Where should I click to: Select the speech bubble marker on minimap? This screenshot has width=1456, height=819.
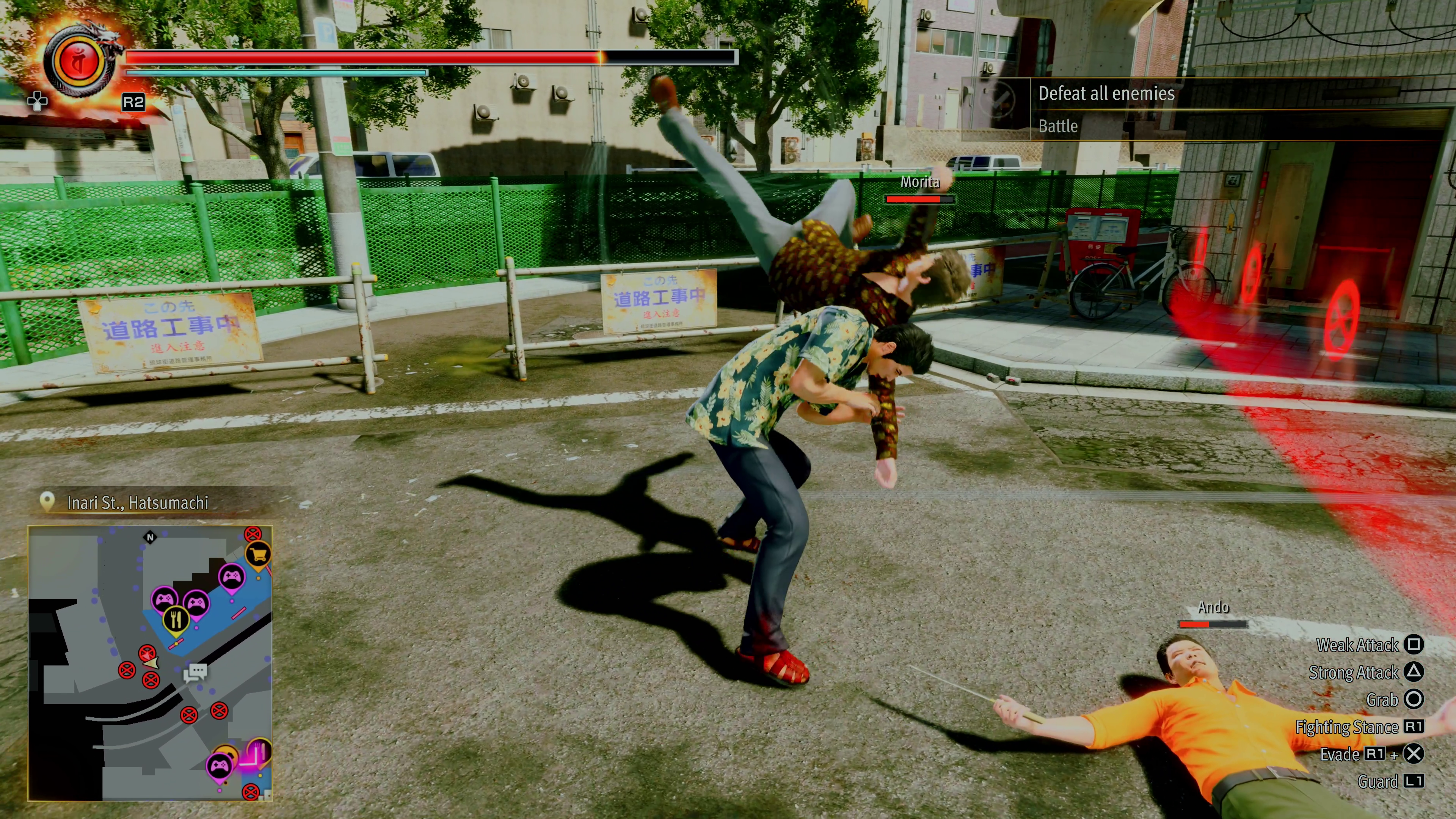pyautogui.click(x=196, y=672)
